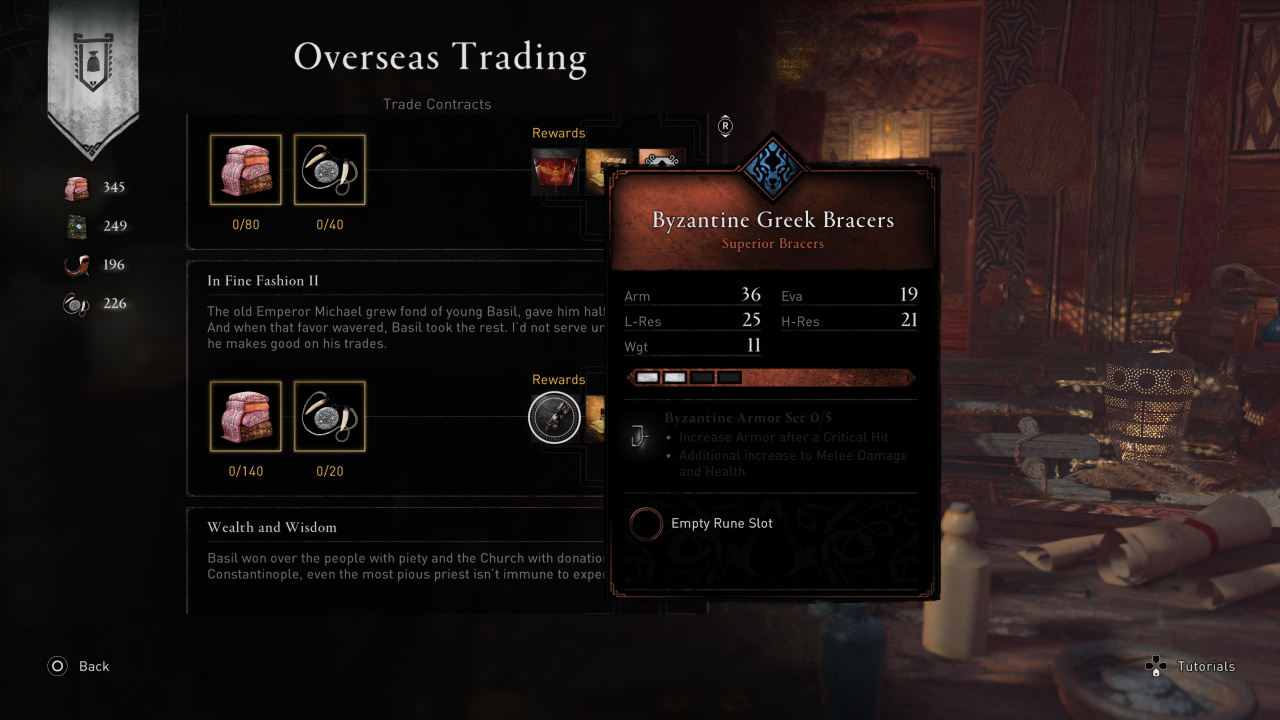Select the textiles cost showing 0/80
The height and width of the screenshot is (720, 1280).
tap(246, 170)
